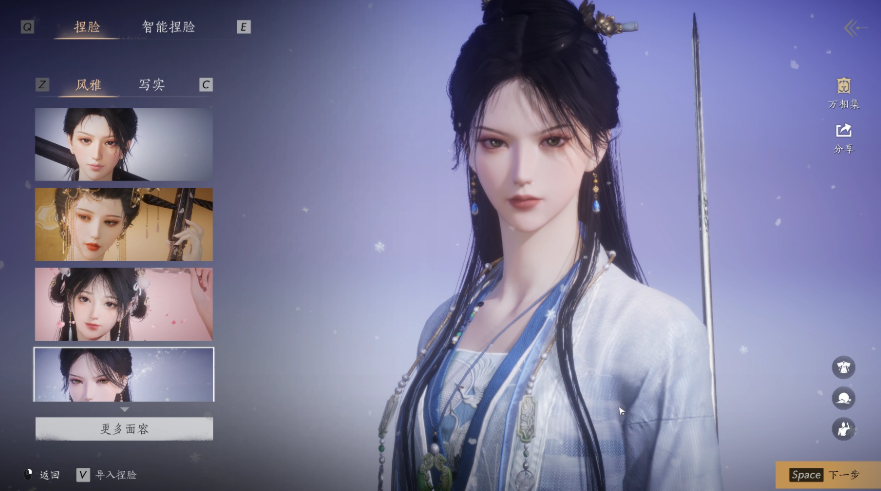Viewport: 881px width, 491px height.
Task: Choose the highlighted snowy blue face preset
Action: pos(124,373)
